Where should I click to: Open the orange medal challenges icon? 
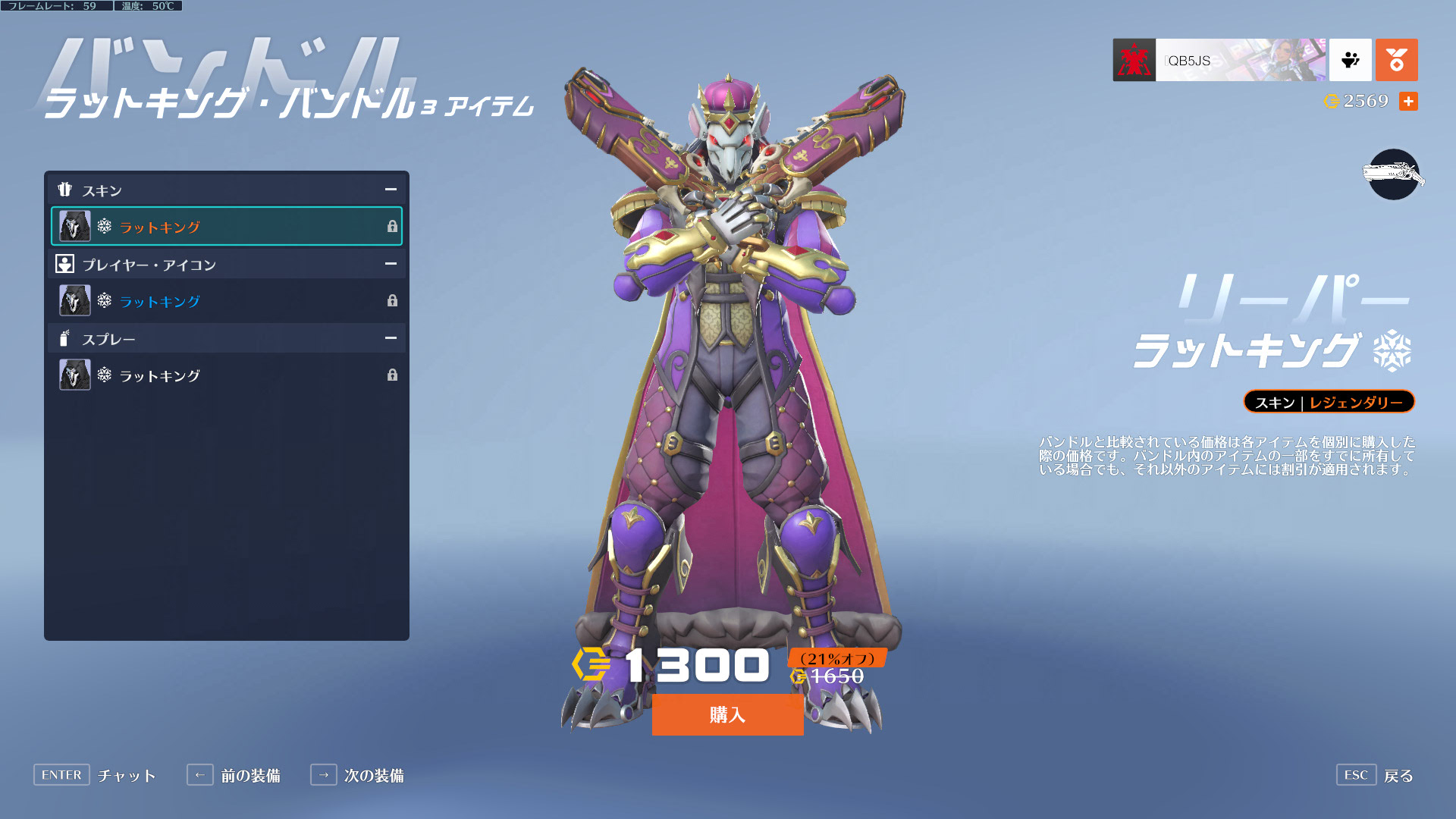coord(1396,60)
